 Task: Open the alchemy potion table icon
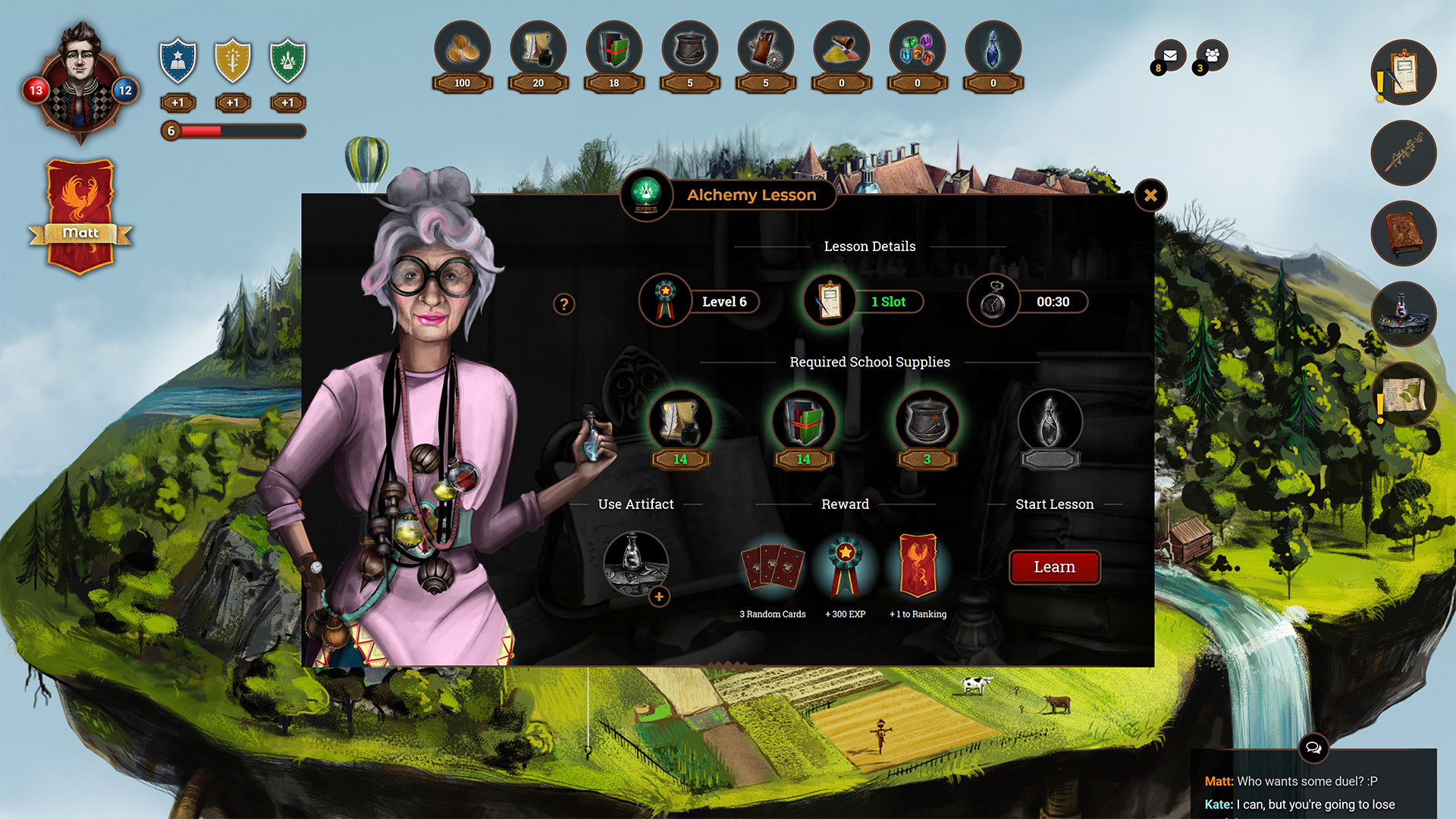point(1402,314)
